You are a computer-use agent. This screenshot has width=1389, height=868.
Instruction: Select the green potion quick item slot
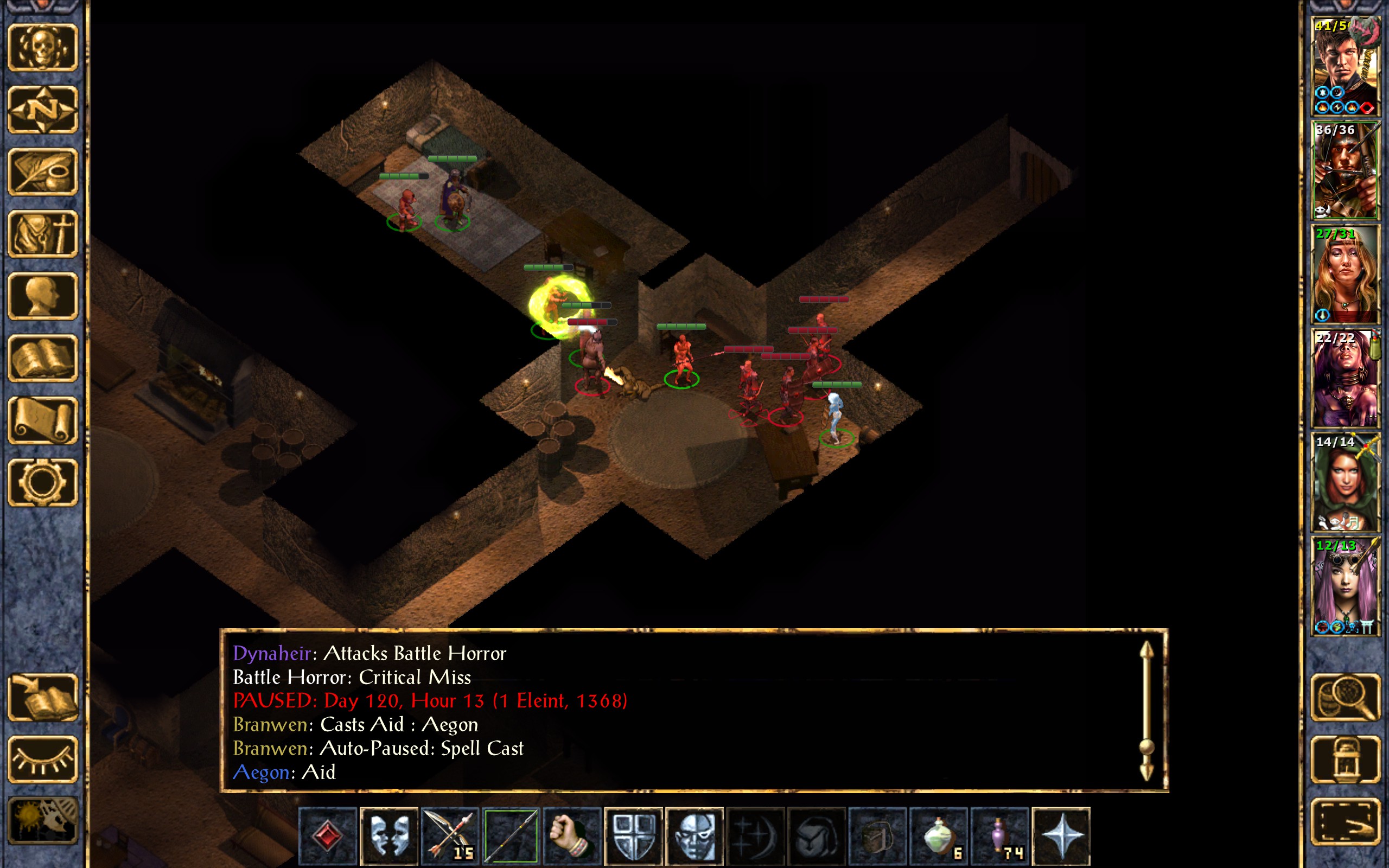point(939,836)
